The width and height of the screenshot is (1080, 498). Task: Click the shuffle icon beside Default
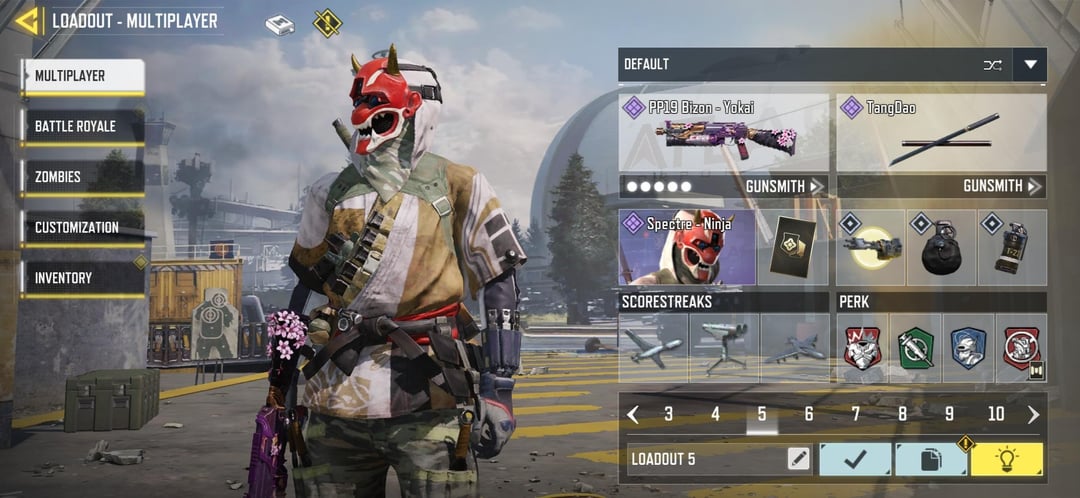[x=992, y=65]
